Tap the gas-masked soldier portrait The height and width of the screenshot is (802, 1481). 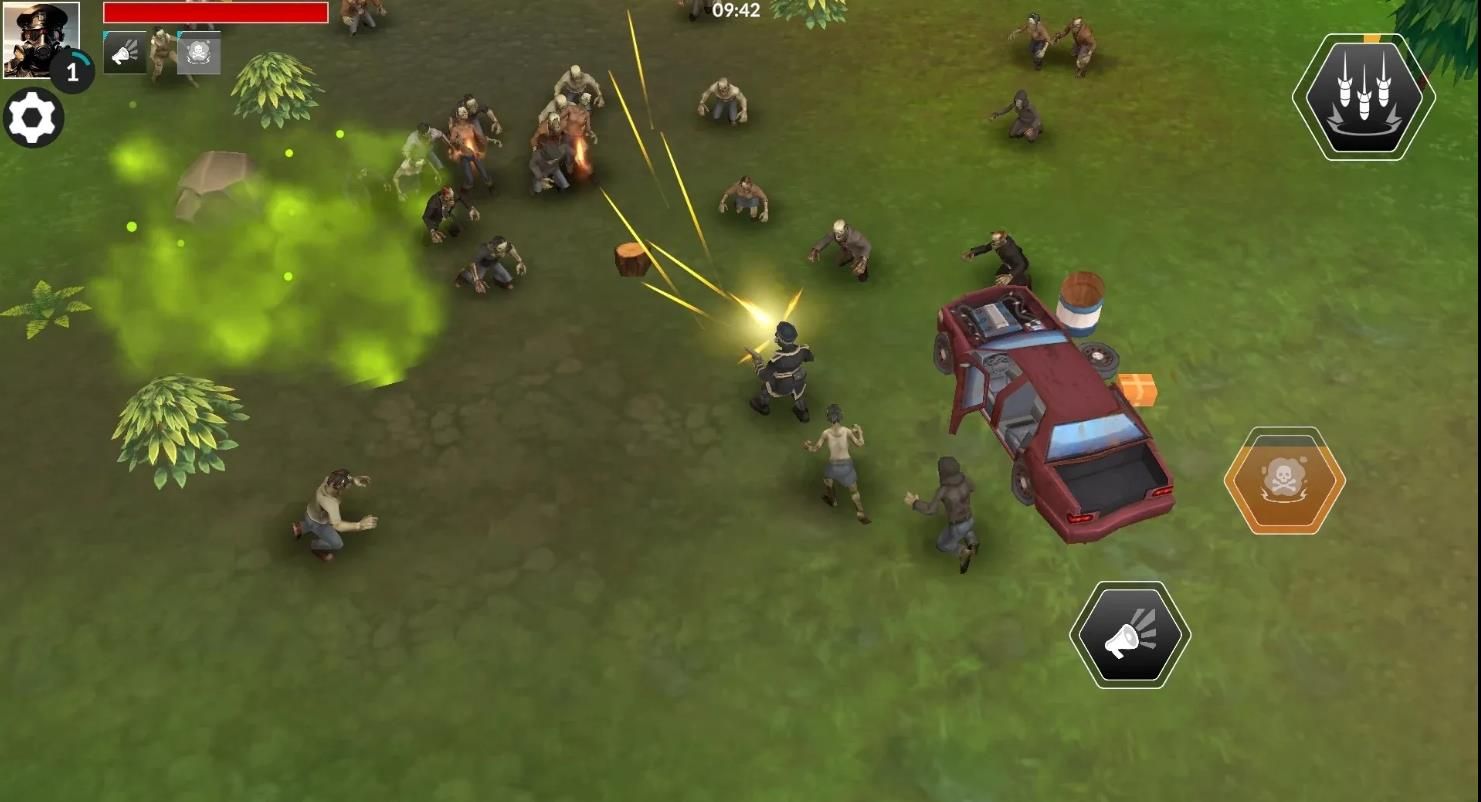pos(40,39)
